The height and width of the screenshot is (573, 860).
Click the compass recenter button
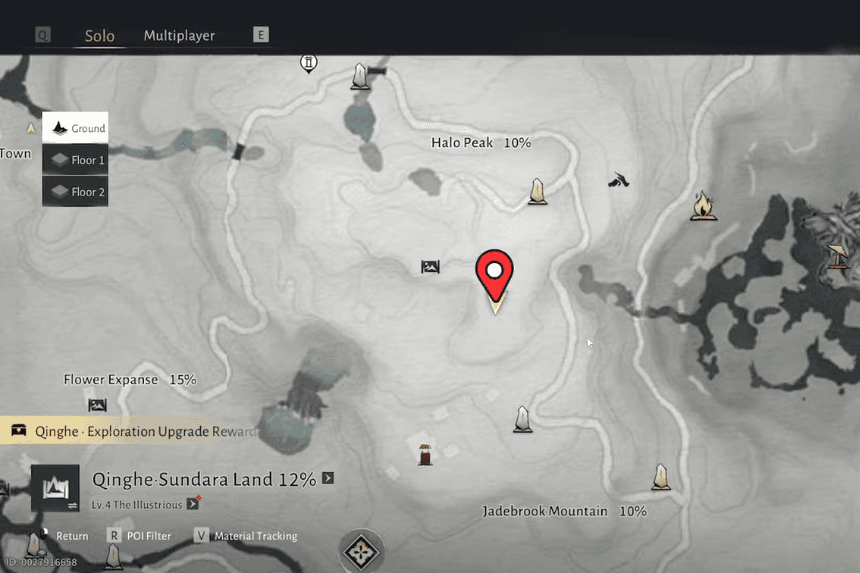point(360,551)
